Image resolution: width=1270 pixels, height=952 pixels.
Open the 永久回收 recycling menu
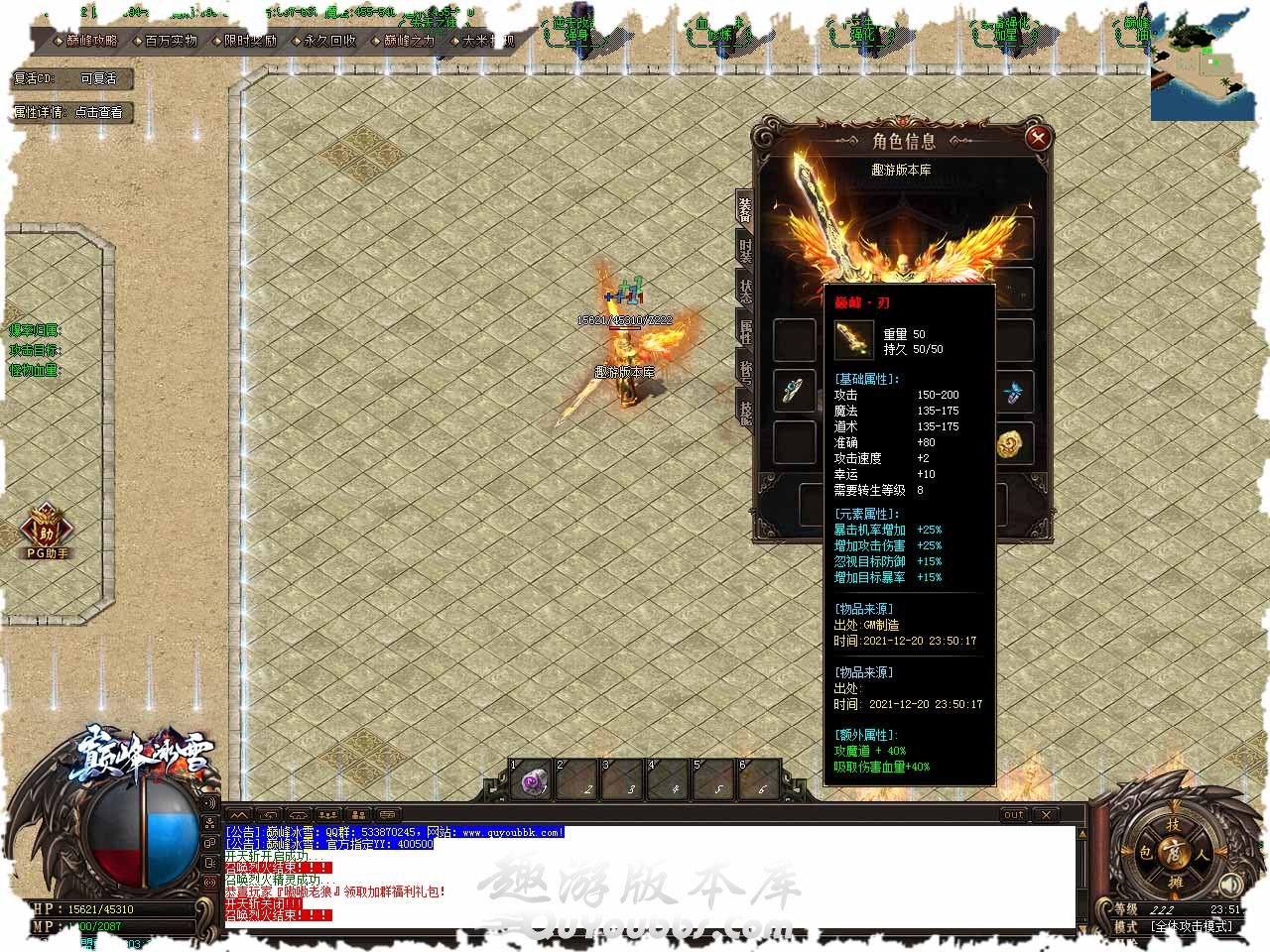coord(329,41)
